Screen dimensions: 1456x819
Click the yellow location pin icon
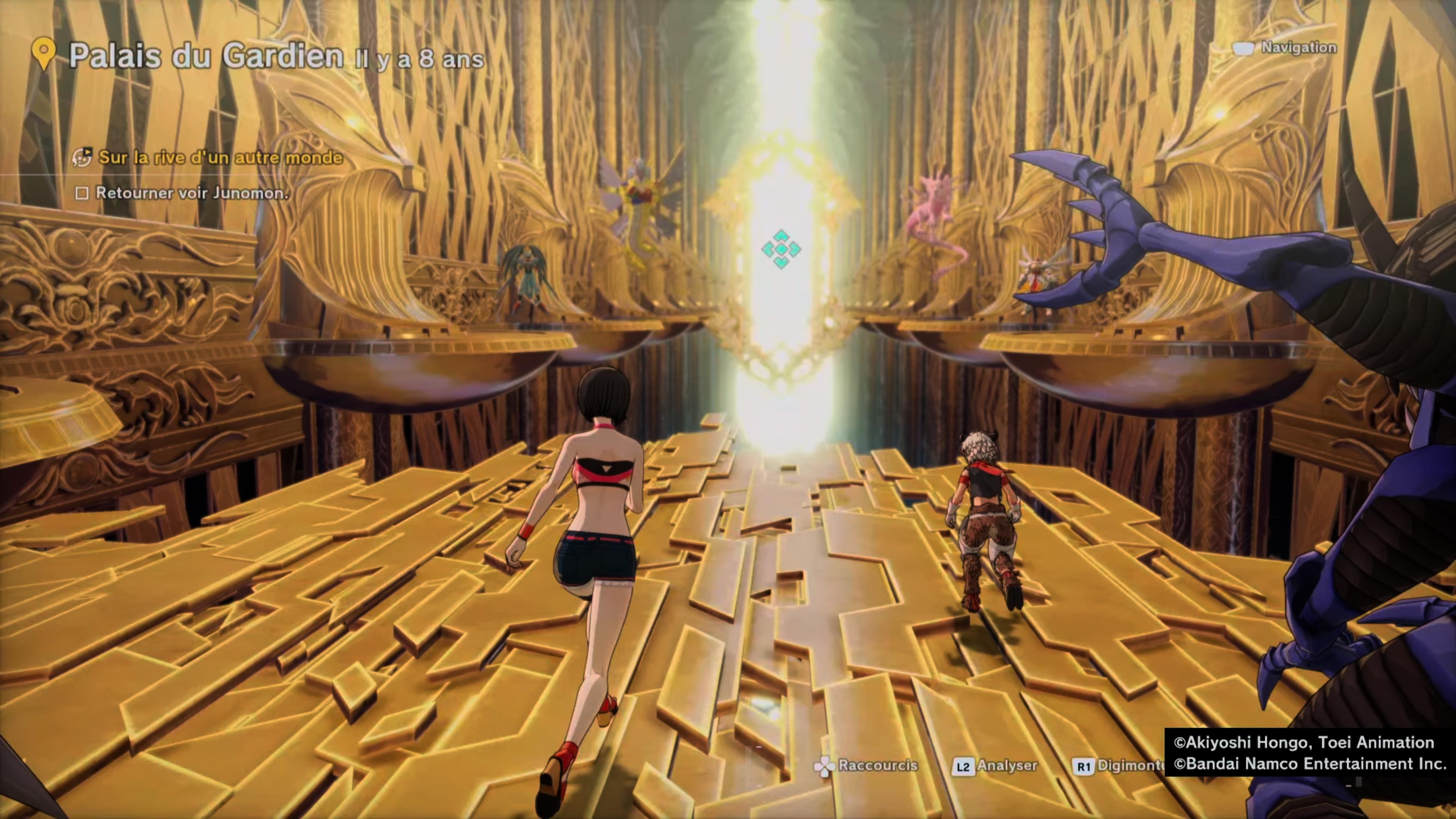pos(44,53)
